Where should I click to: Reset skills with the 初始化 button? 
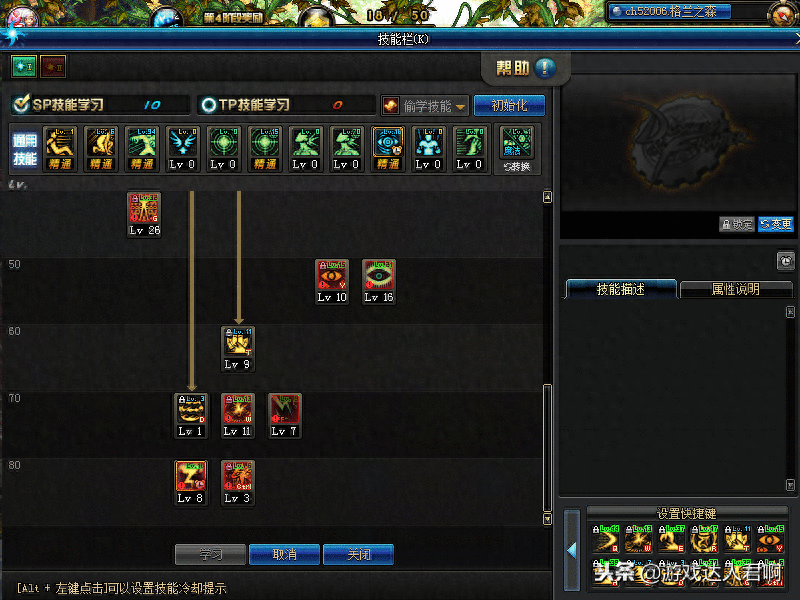[x=509, y=105]
